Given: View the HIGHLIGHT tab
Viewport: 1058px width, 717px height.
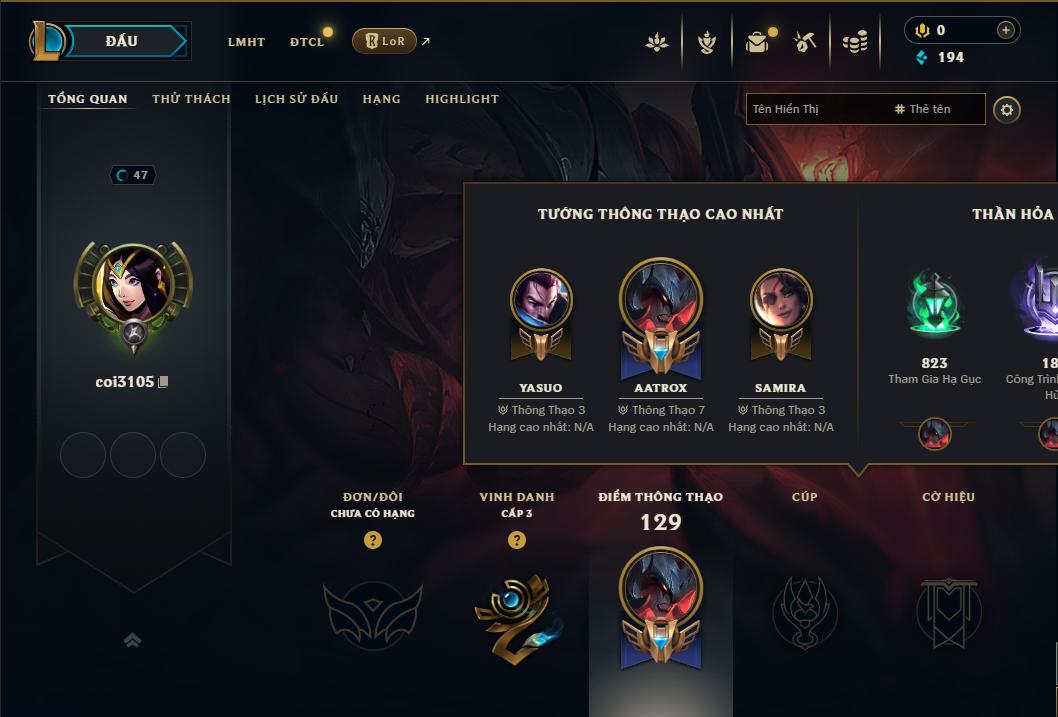Looking at the screenshot, I should 462,99.
